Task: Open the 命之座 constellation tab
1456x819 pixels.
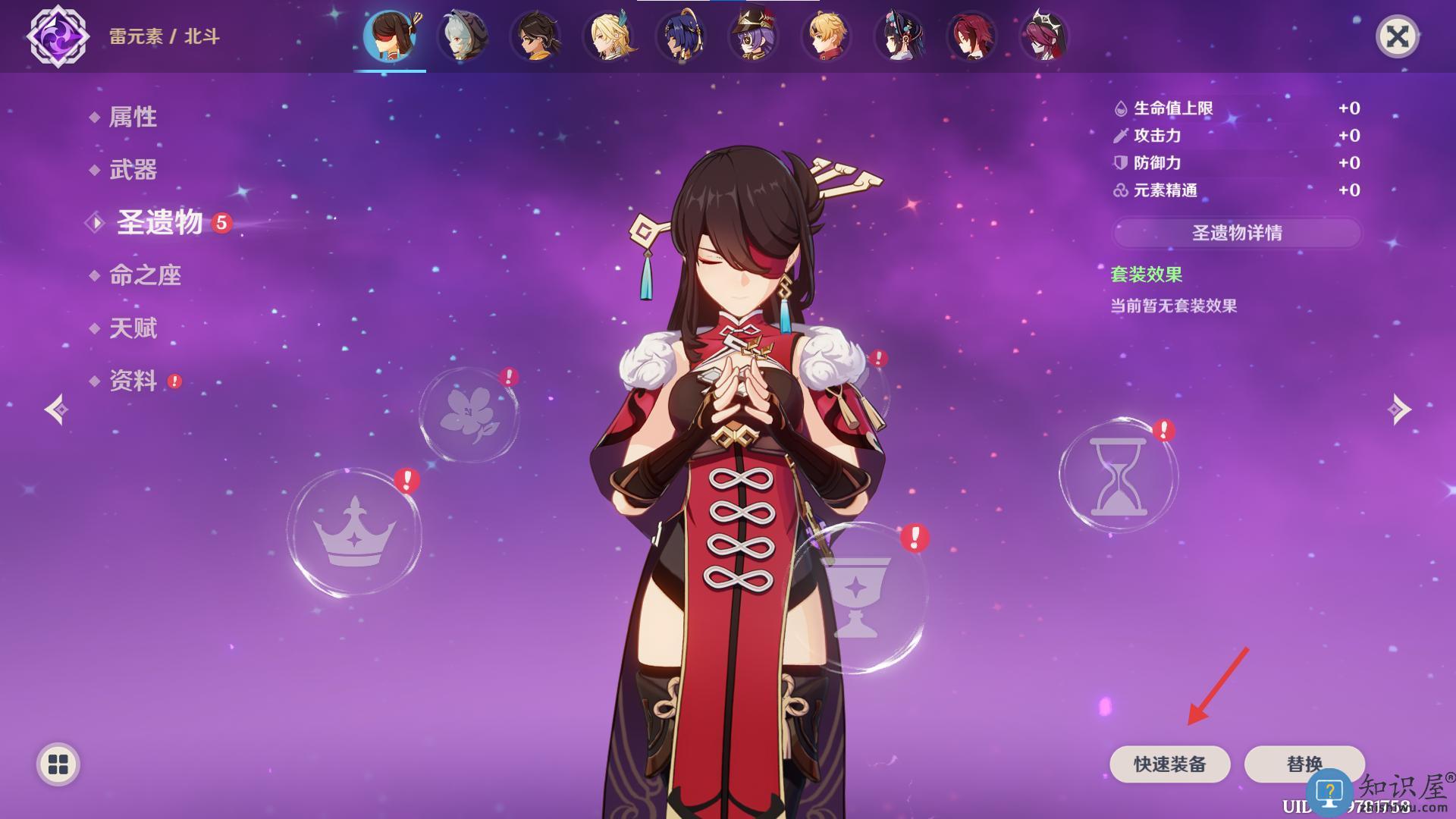Action: [145, 275]
